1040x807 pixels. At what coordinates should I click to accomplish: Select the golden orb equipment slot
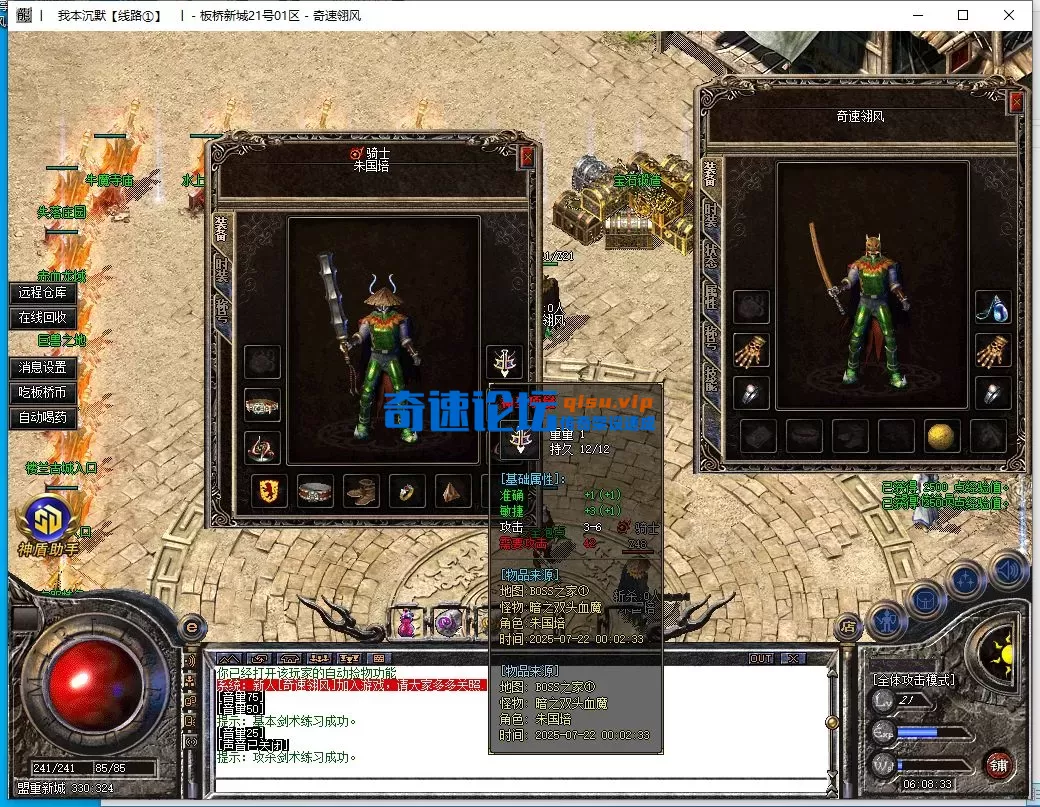(940, 435)
